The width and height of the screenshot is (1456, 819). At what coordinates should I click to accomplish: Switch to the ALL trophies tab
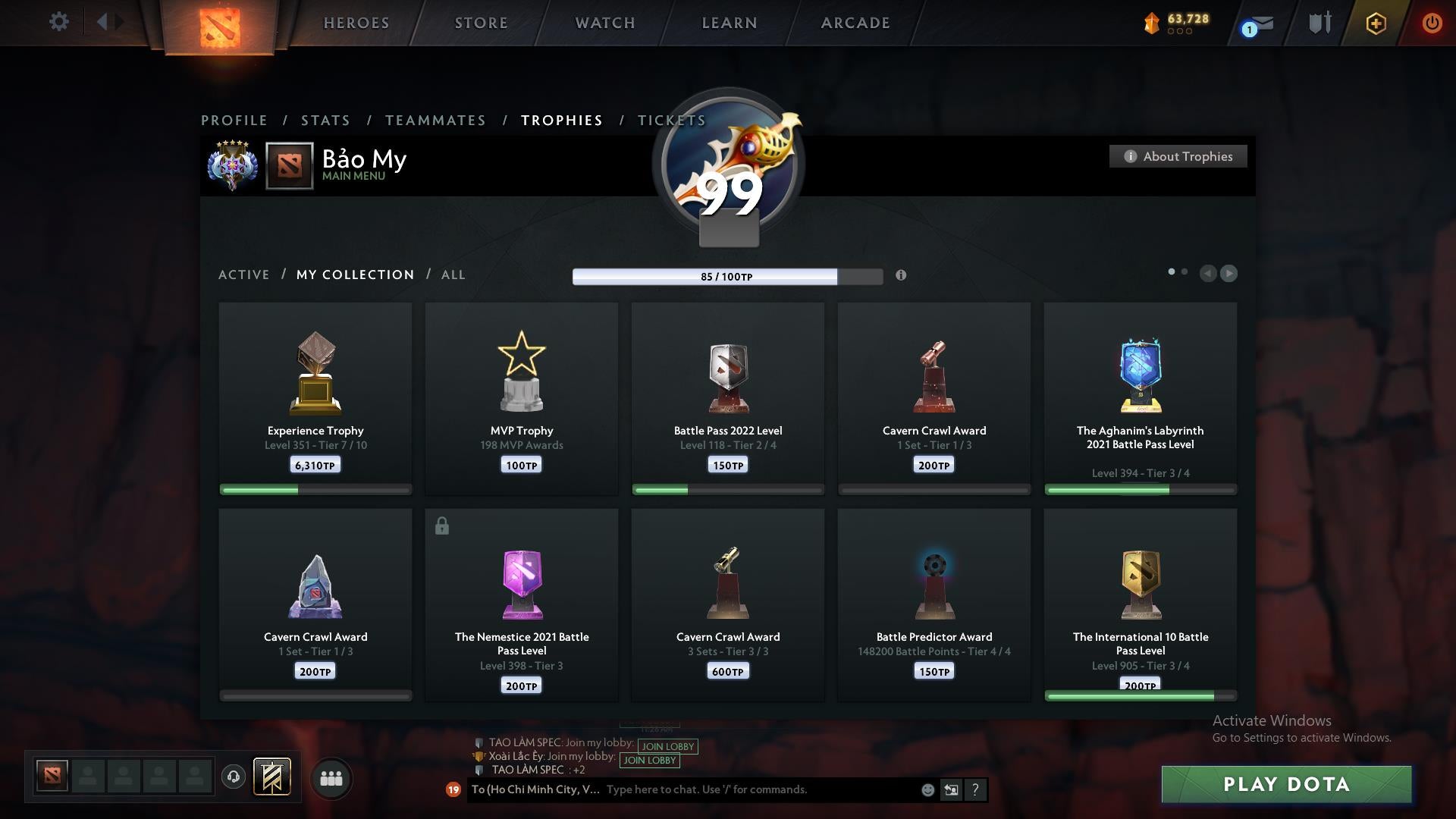(453, 275)
